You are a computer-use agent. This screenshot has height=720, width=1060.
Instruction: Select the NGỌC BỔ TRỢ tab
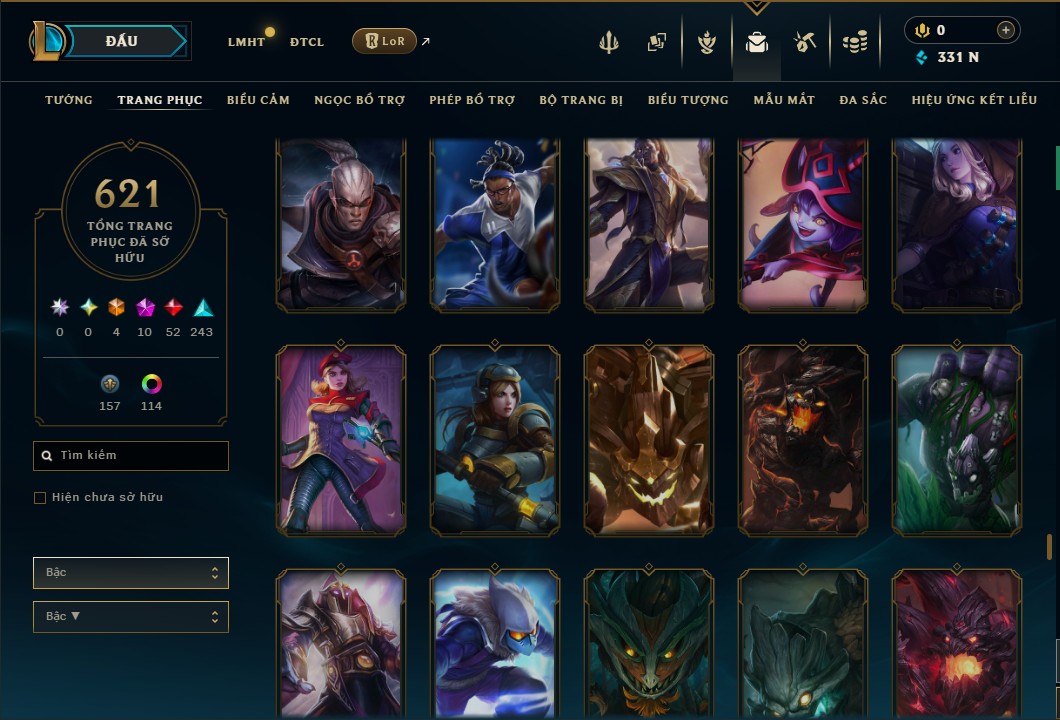coord(360,100)
